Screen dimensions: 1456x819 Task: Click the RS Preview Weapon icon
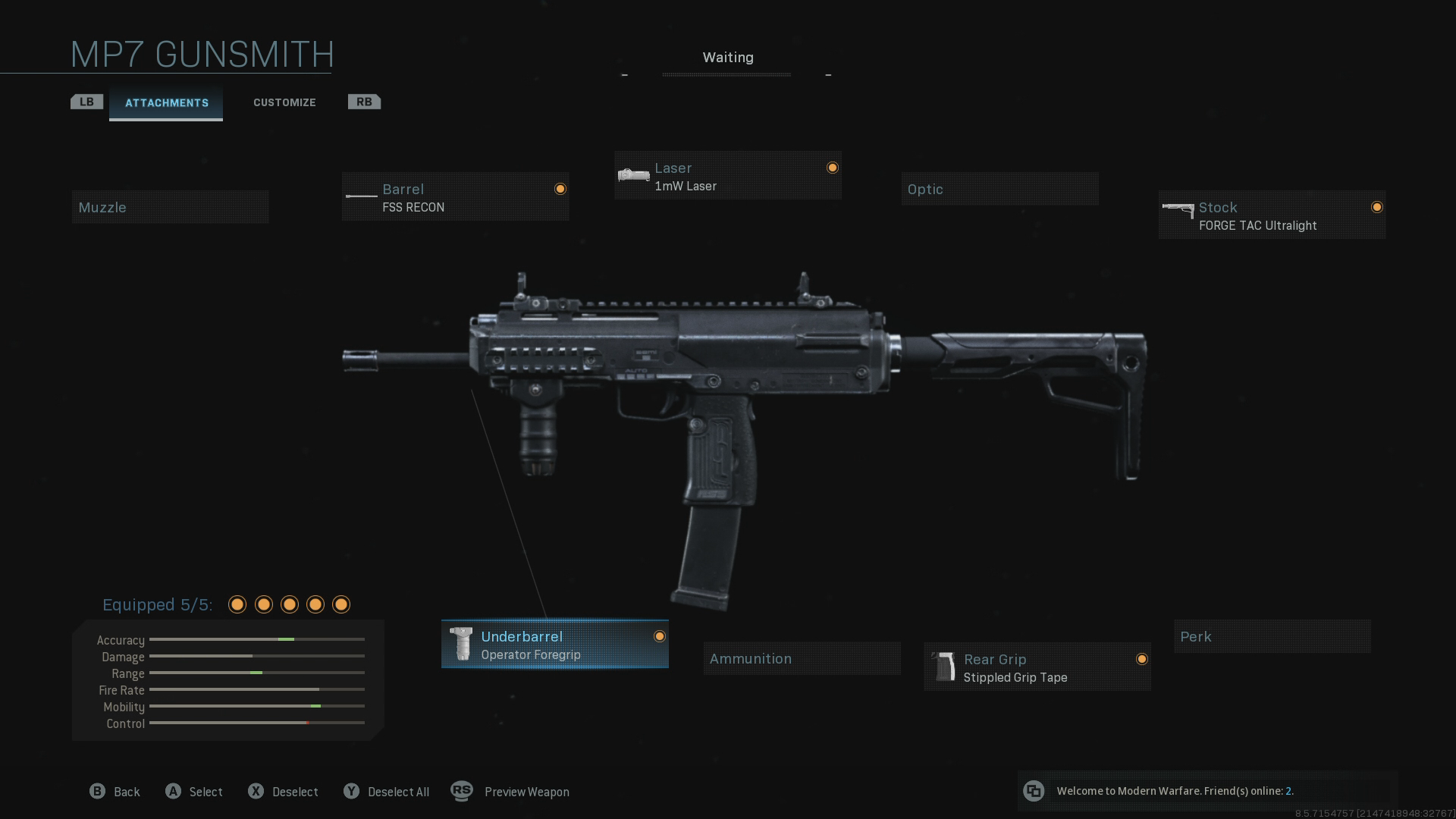462,791
